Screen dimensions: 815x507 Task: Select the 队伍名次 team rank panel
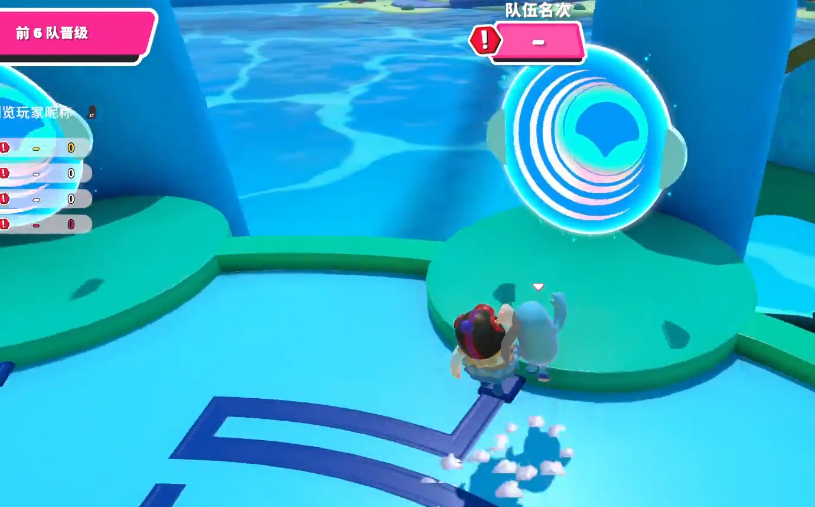pos(537,42)
